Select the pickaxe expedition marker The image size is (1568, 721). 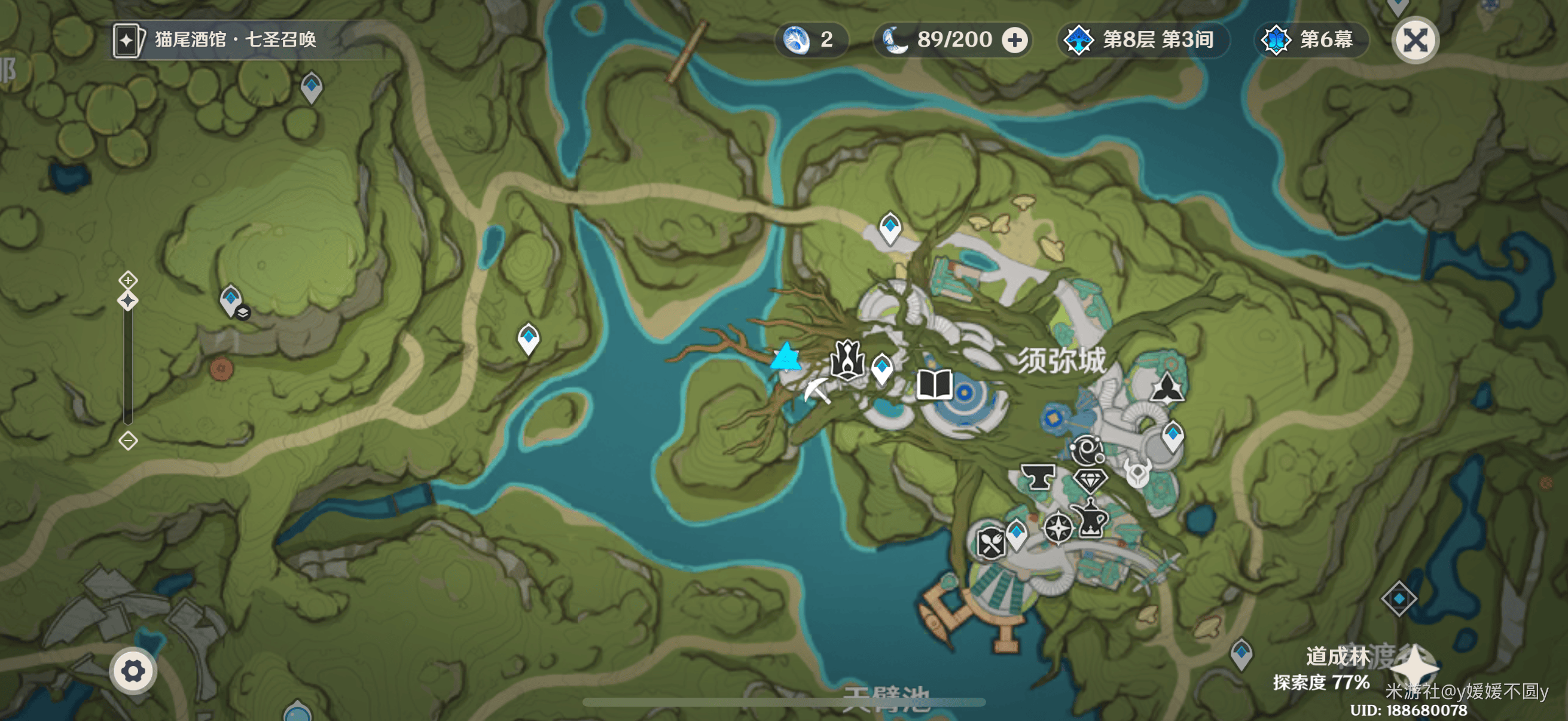tap(817, 390)
